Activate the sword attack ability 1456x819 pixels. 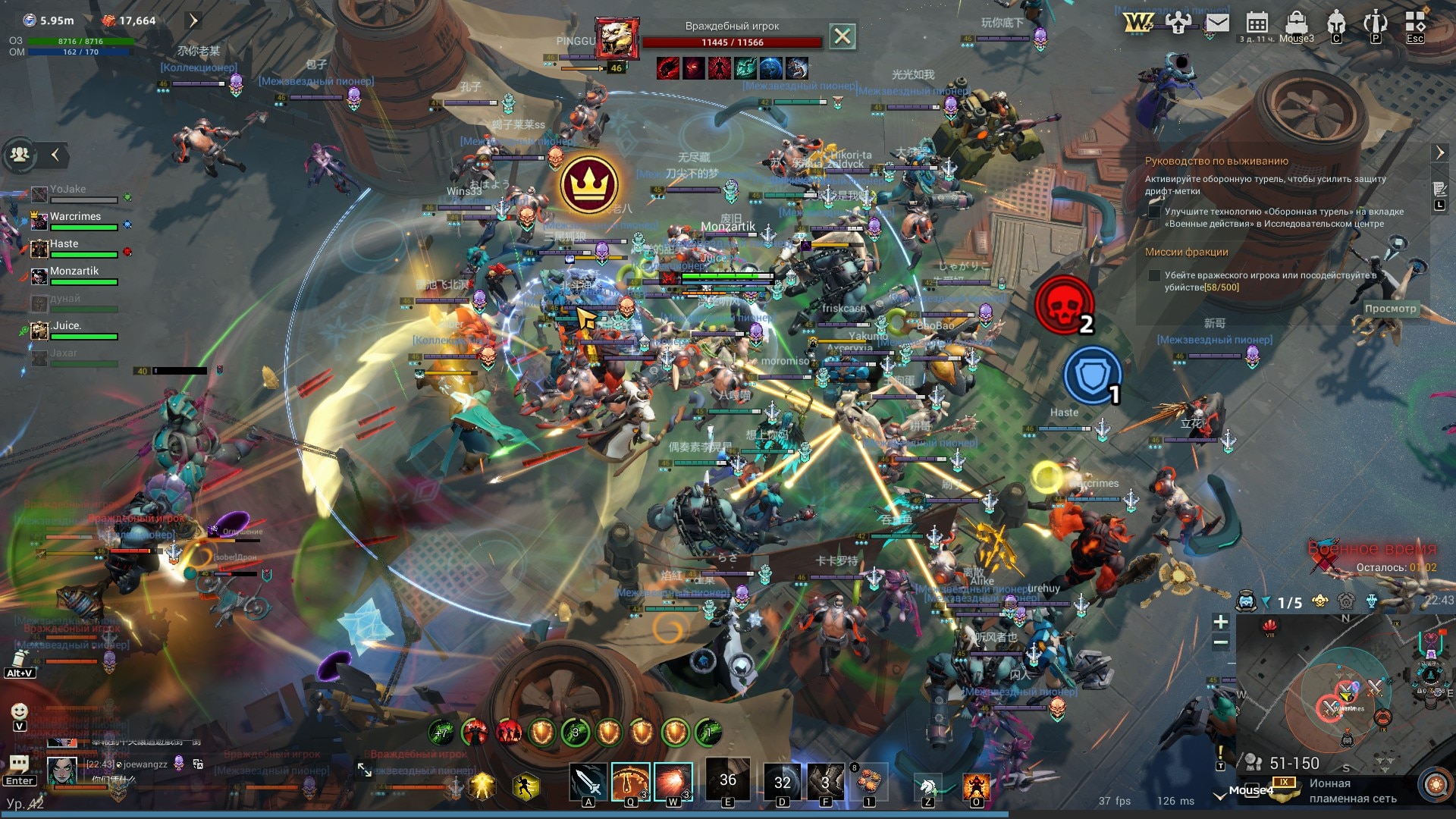tap(588, 781)
